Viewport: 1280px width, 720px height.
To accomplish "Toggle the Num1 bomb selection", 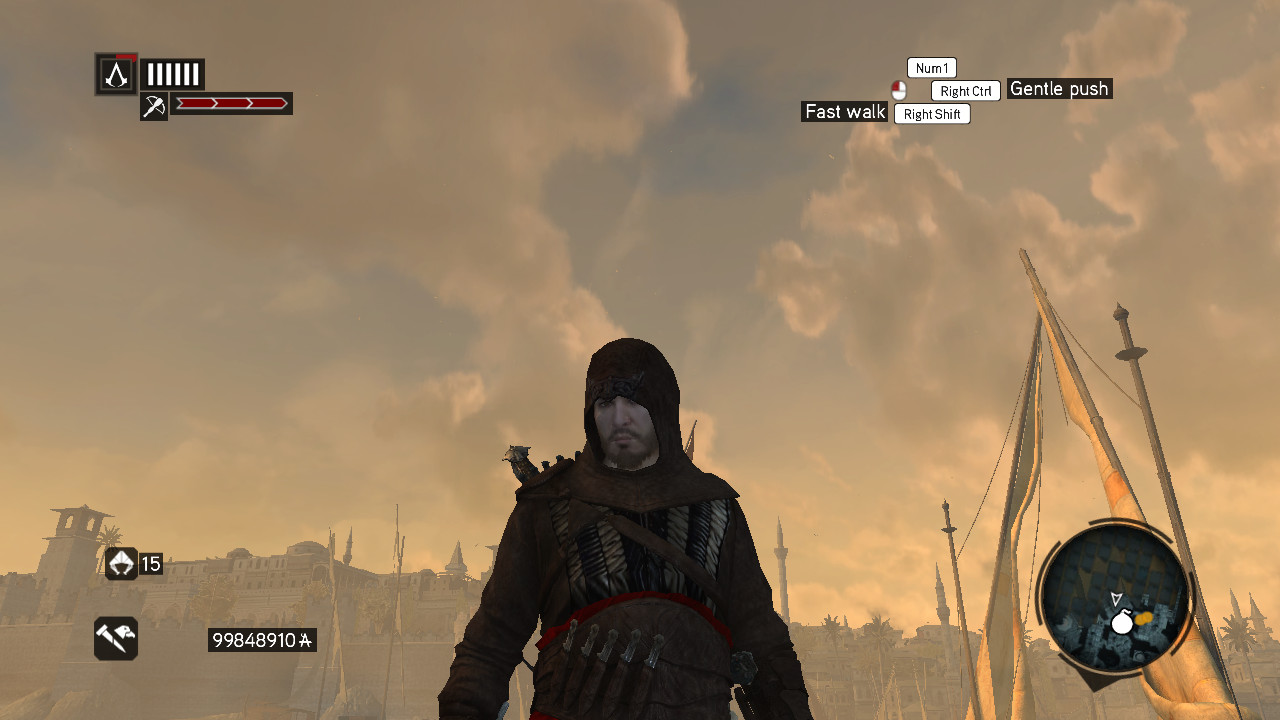I will 931,67.
